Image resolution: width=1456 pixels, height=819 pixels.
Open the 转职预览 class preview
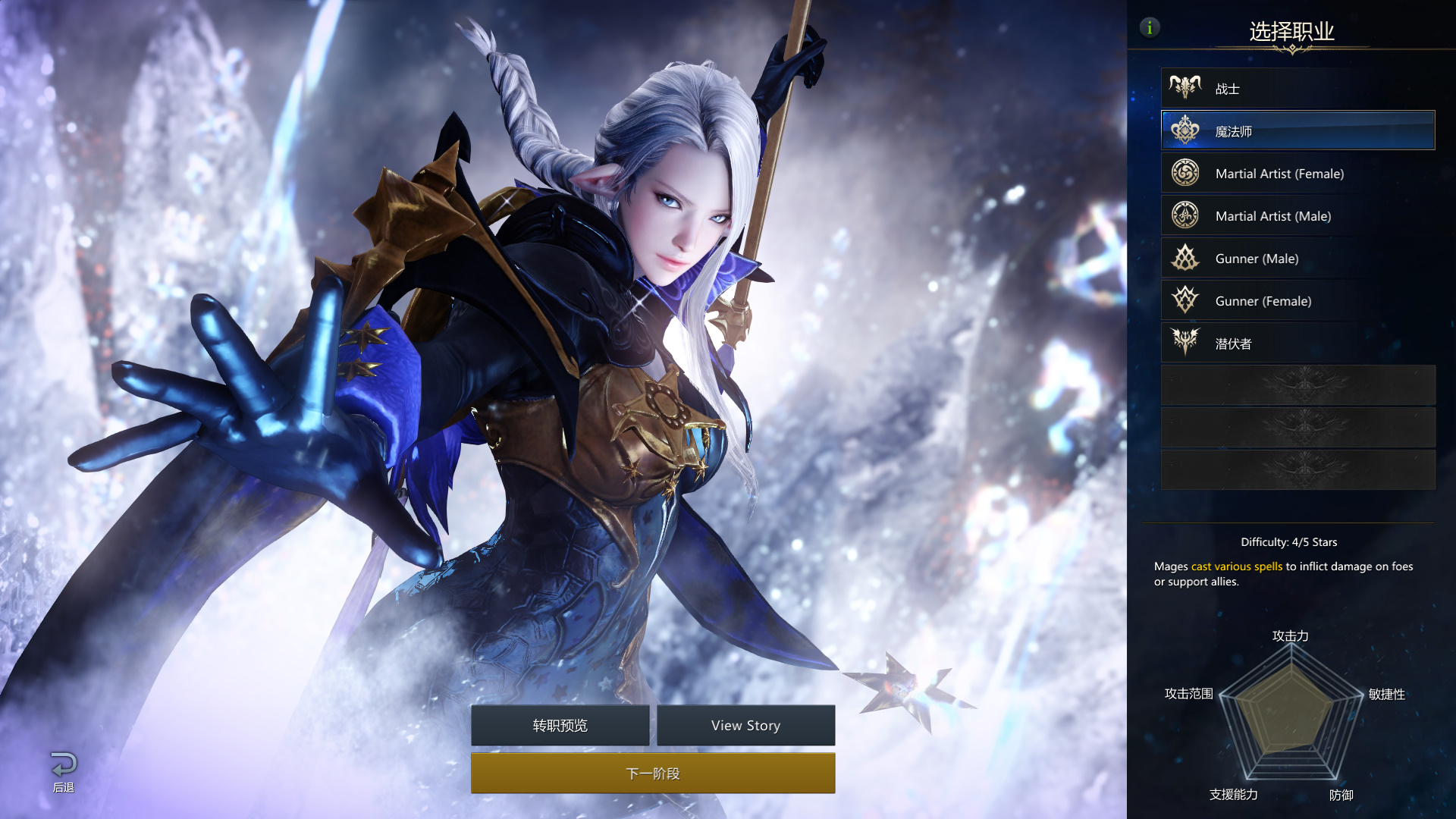coord(560,726)
